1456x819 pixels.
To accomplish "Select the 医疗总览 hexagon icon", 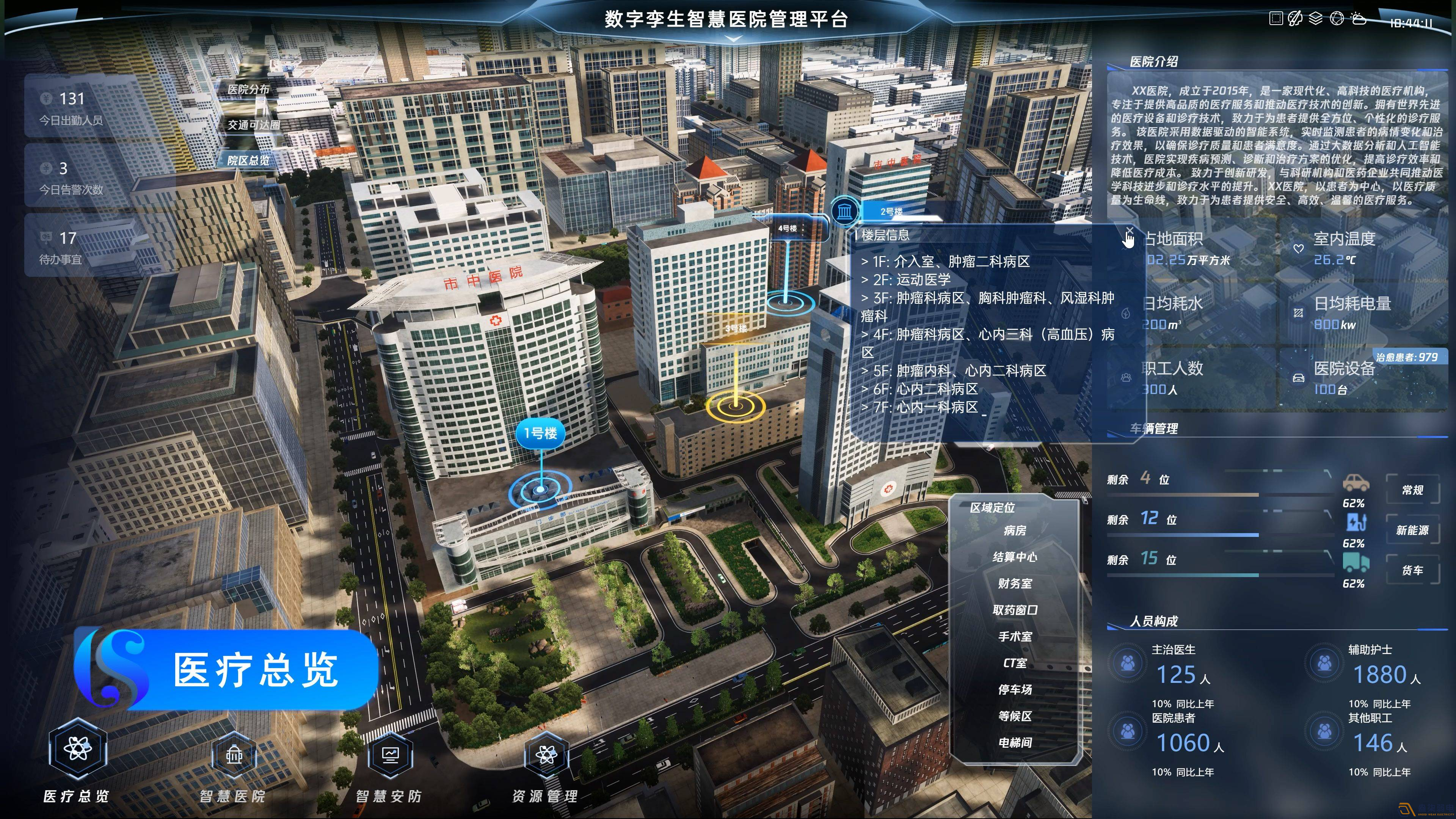I will 77,749.
